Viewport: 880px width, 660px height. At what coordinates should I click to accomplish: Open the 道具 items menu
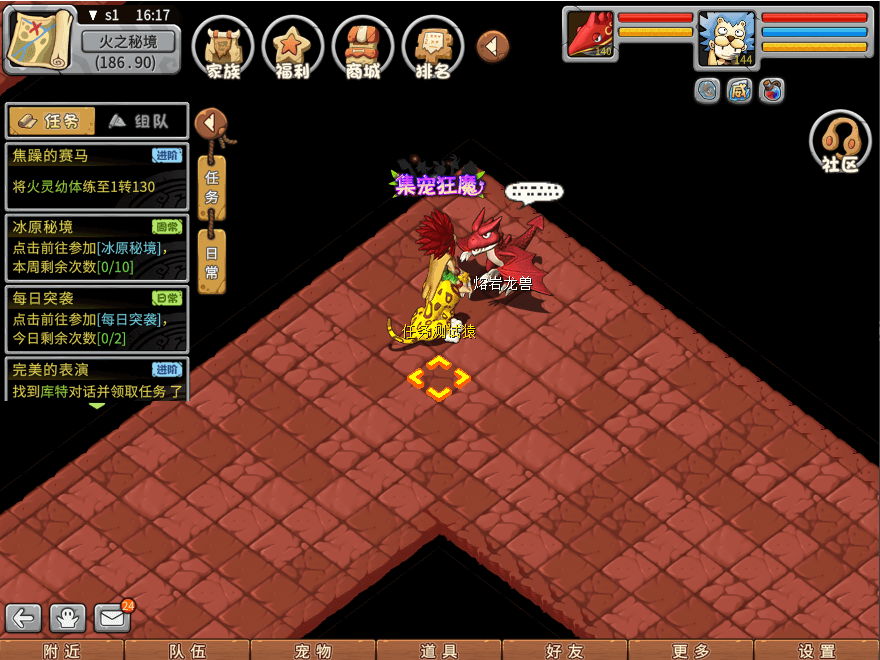point(439,651)
